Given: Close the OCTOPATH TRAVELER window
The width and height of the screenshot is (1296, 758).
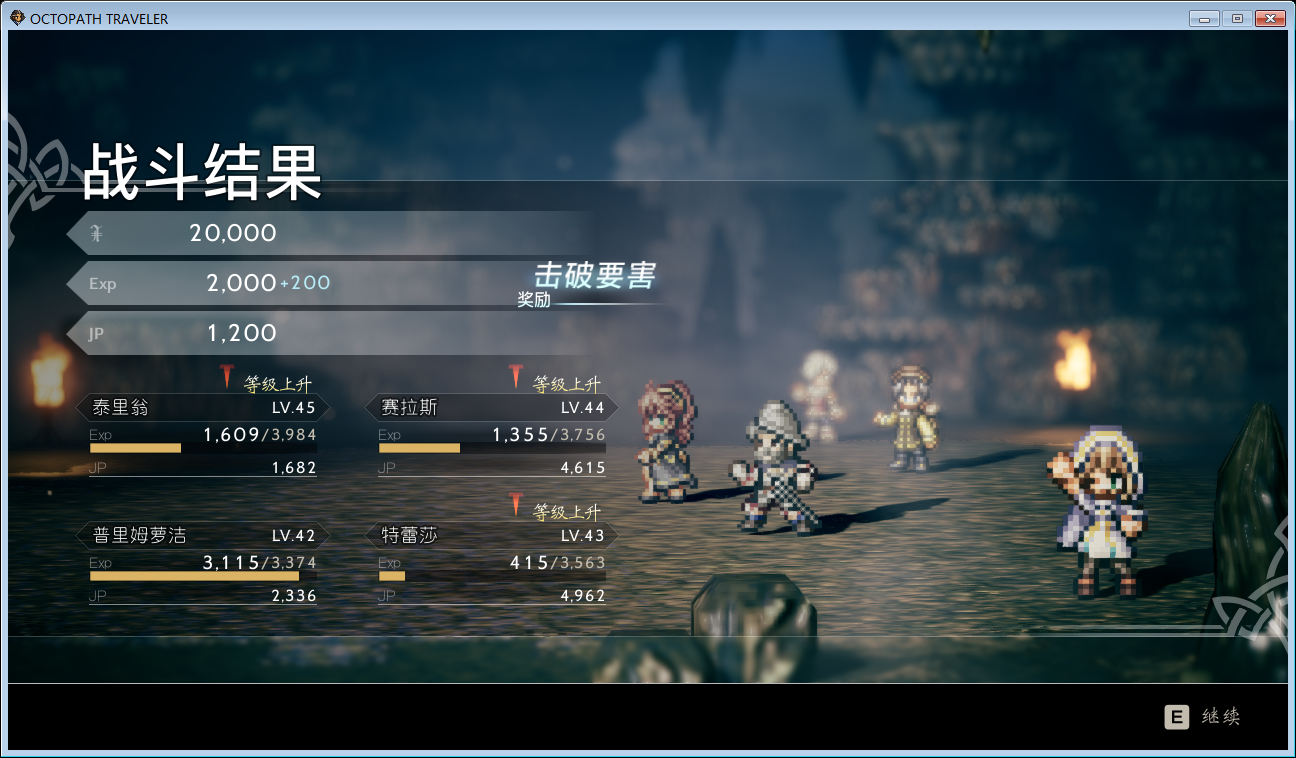Looking at the screenshot, I should click(x=1269, y=18).
